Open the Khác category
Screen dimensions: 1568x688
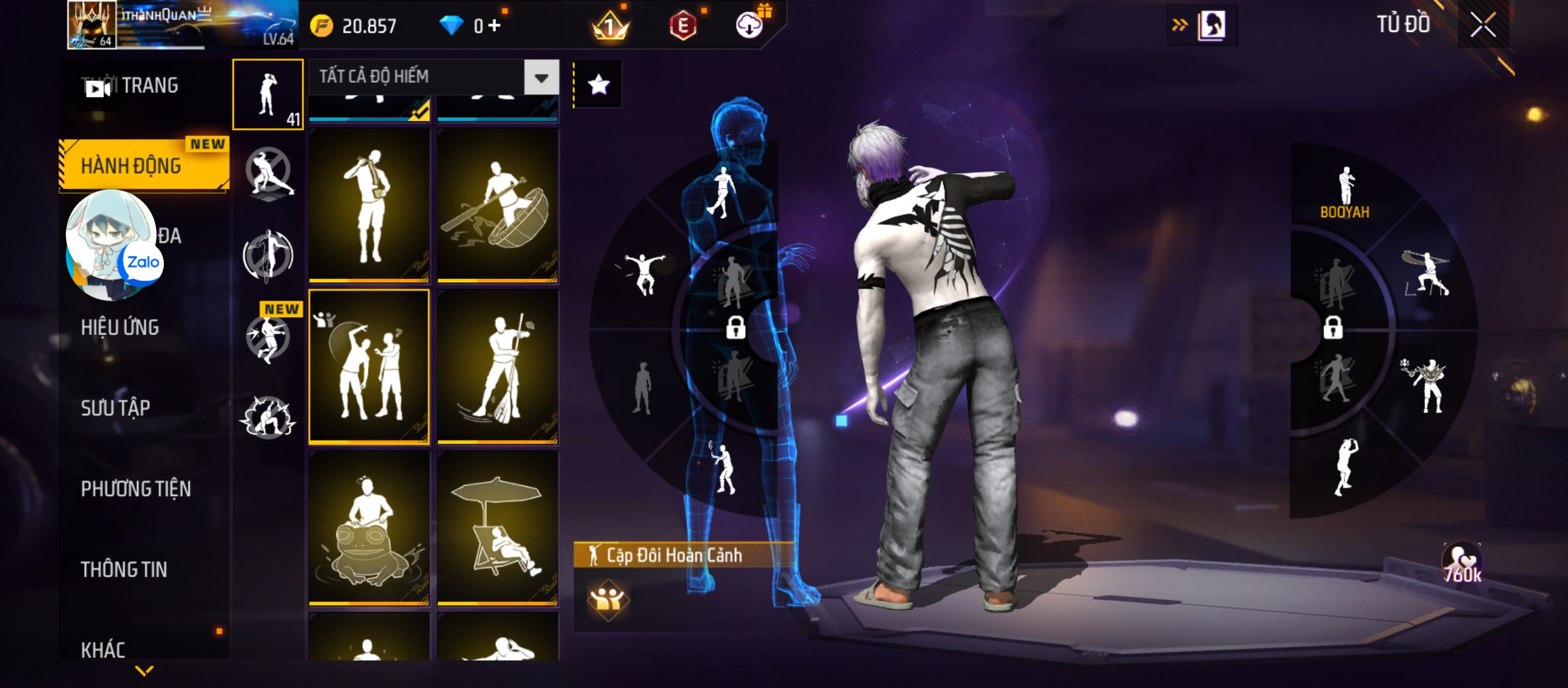pos(103,650)
